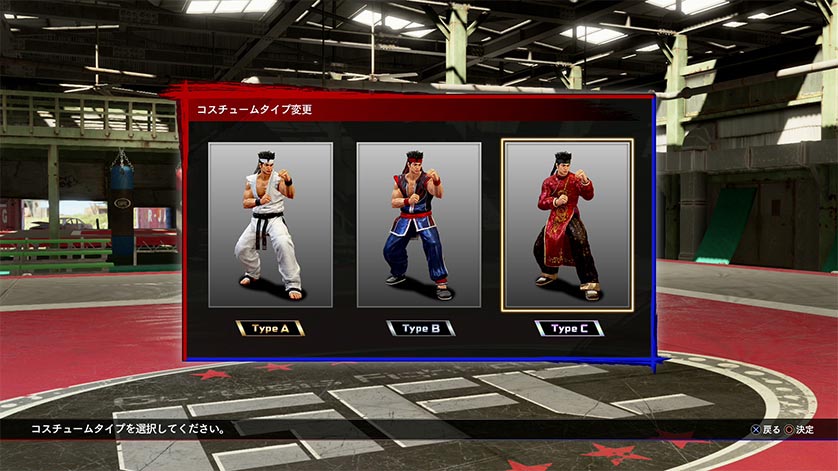Click the Type A label
Image resolution: width=838 pixels, height=471 pixels.
[270, 328]
